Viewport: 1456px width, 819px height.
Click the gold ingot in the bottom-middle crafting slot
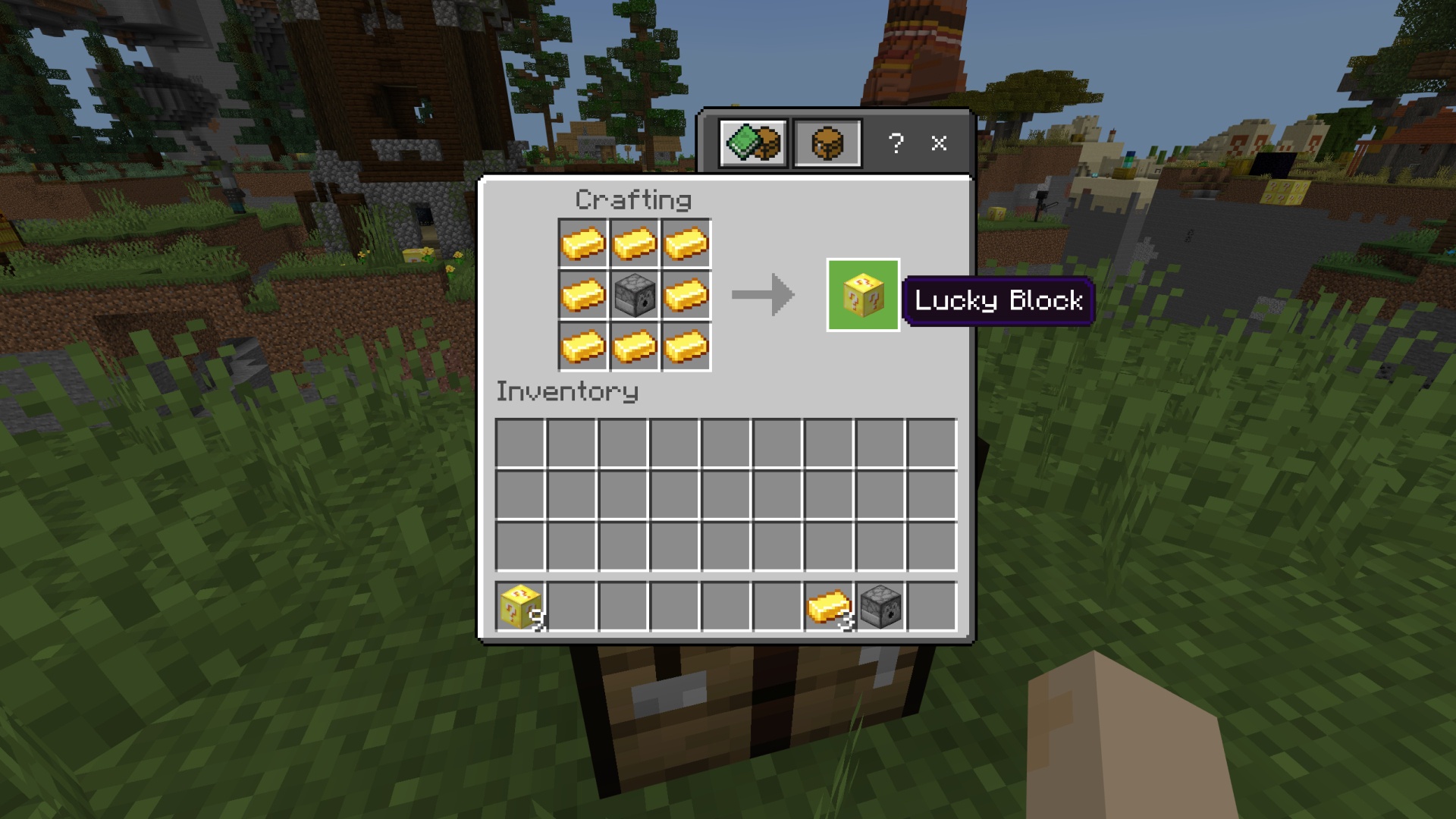pos(634,345)
